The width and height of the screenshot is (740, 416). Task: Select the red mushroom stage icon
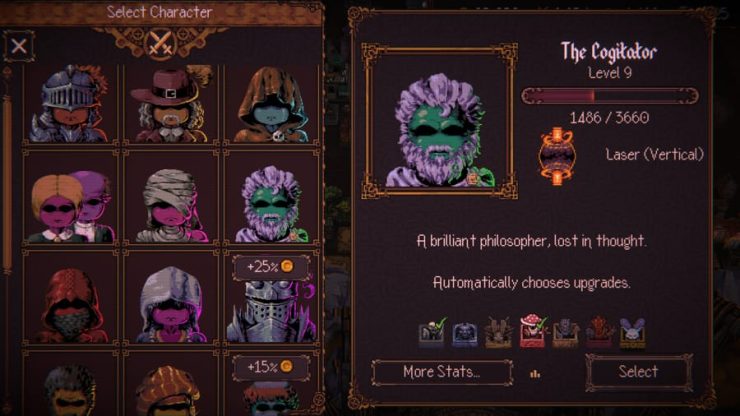click(532, 332)
